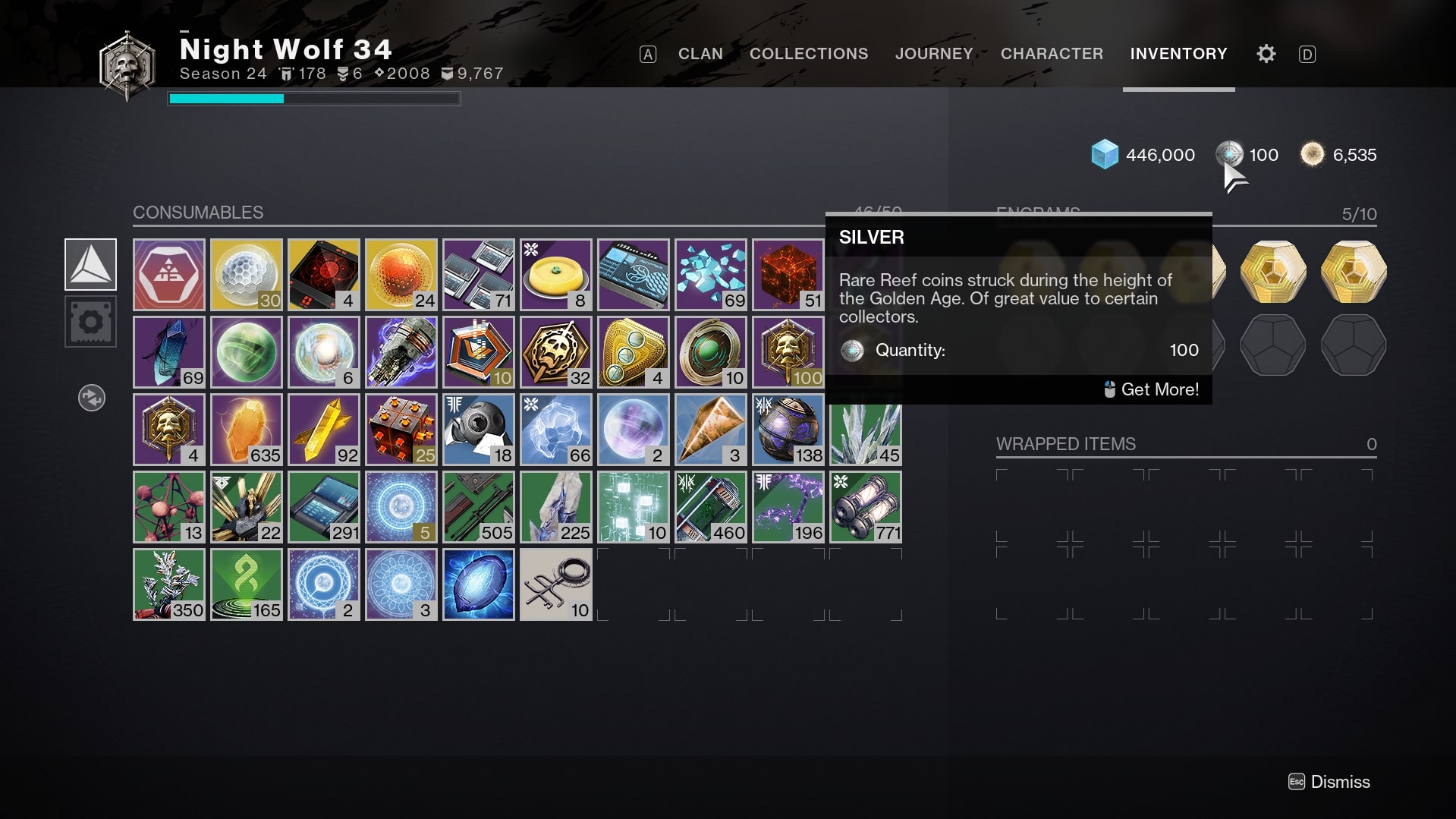
Task: Switch to the Collections tab
Action: click(808, 54)
